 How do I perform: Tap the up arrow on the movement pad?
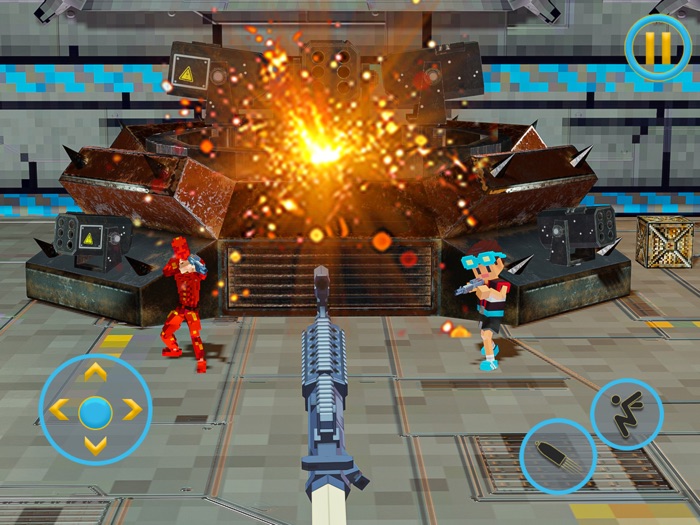point(95,373)
